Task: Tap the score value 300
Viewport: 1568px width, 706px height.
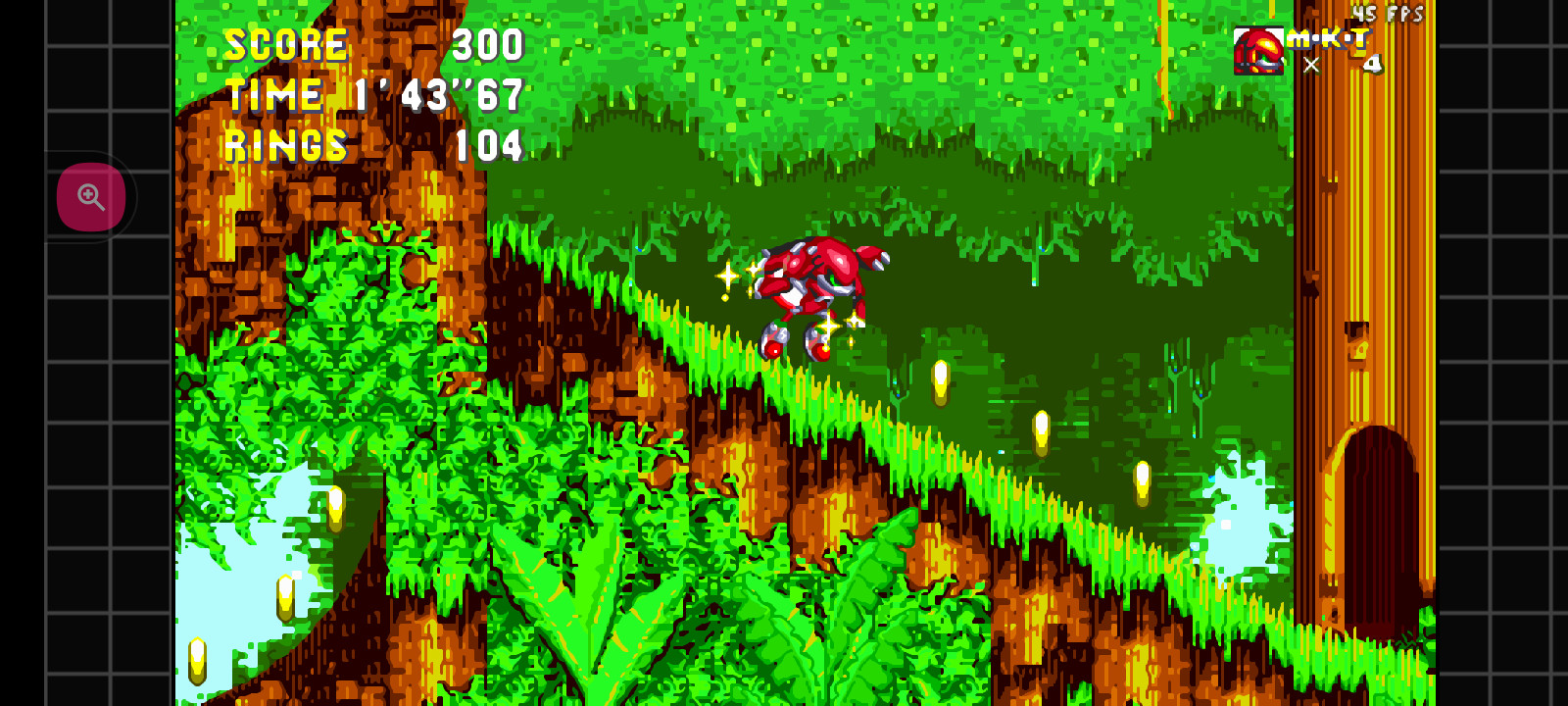Action: (x=491, y=44)
